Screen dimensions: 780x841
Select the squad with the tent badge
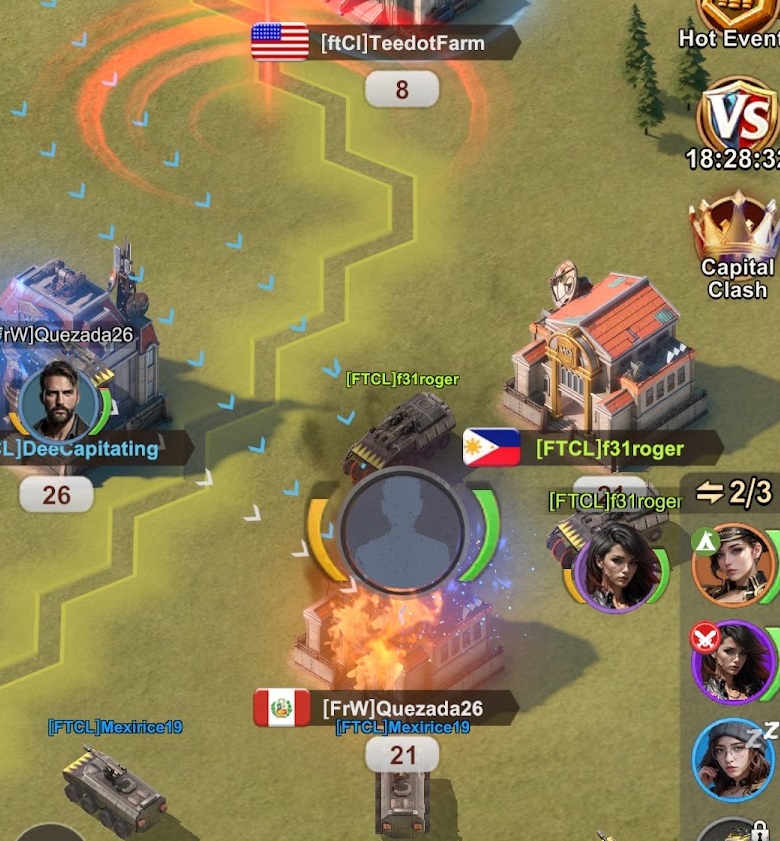click(x=735, y=565)
